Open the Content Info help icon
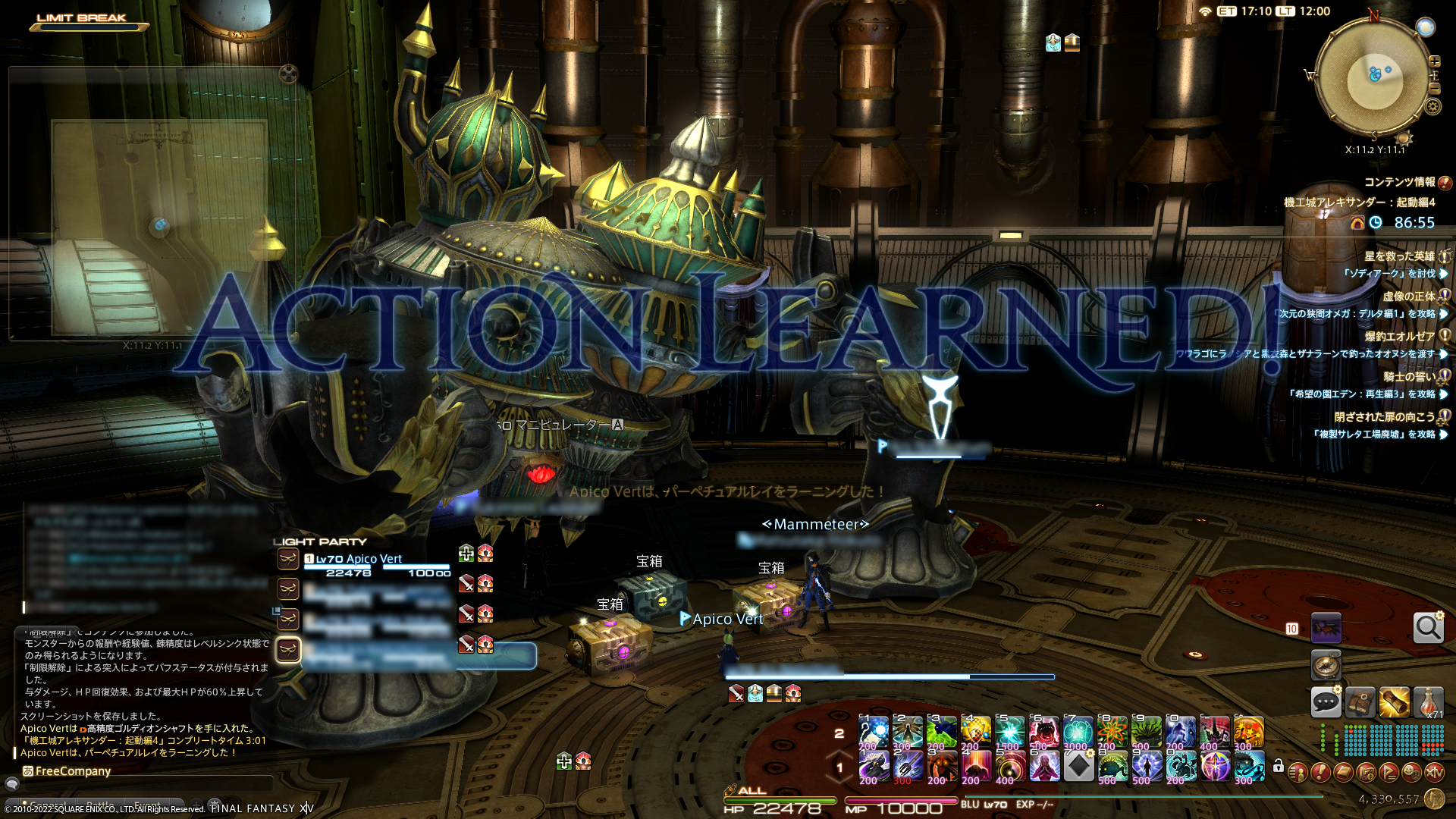The image size is (1456, 819). (x=1445, y=183)
